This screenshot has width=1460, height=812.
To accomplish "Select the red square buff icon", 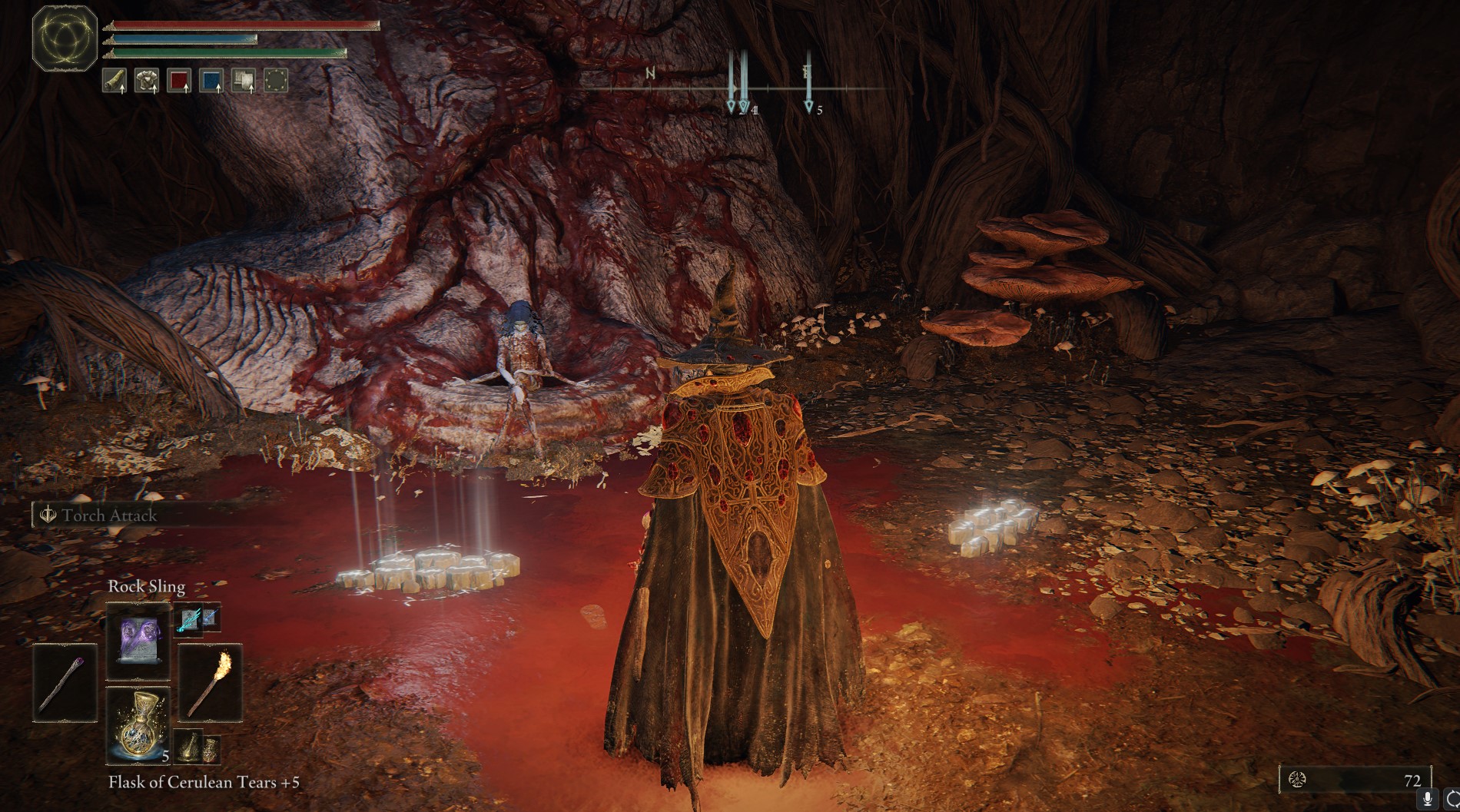I will pos(179,80).
